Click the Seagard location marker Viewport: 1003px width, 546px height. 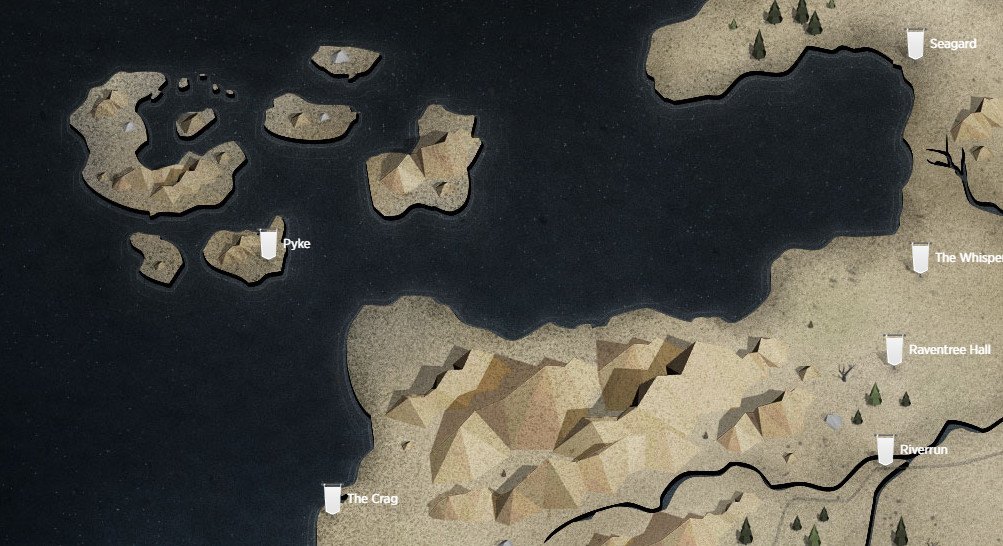click(x=914, y=44)
